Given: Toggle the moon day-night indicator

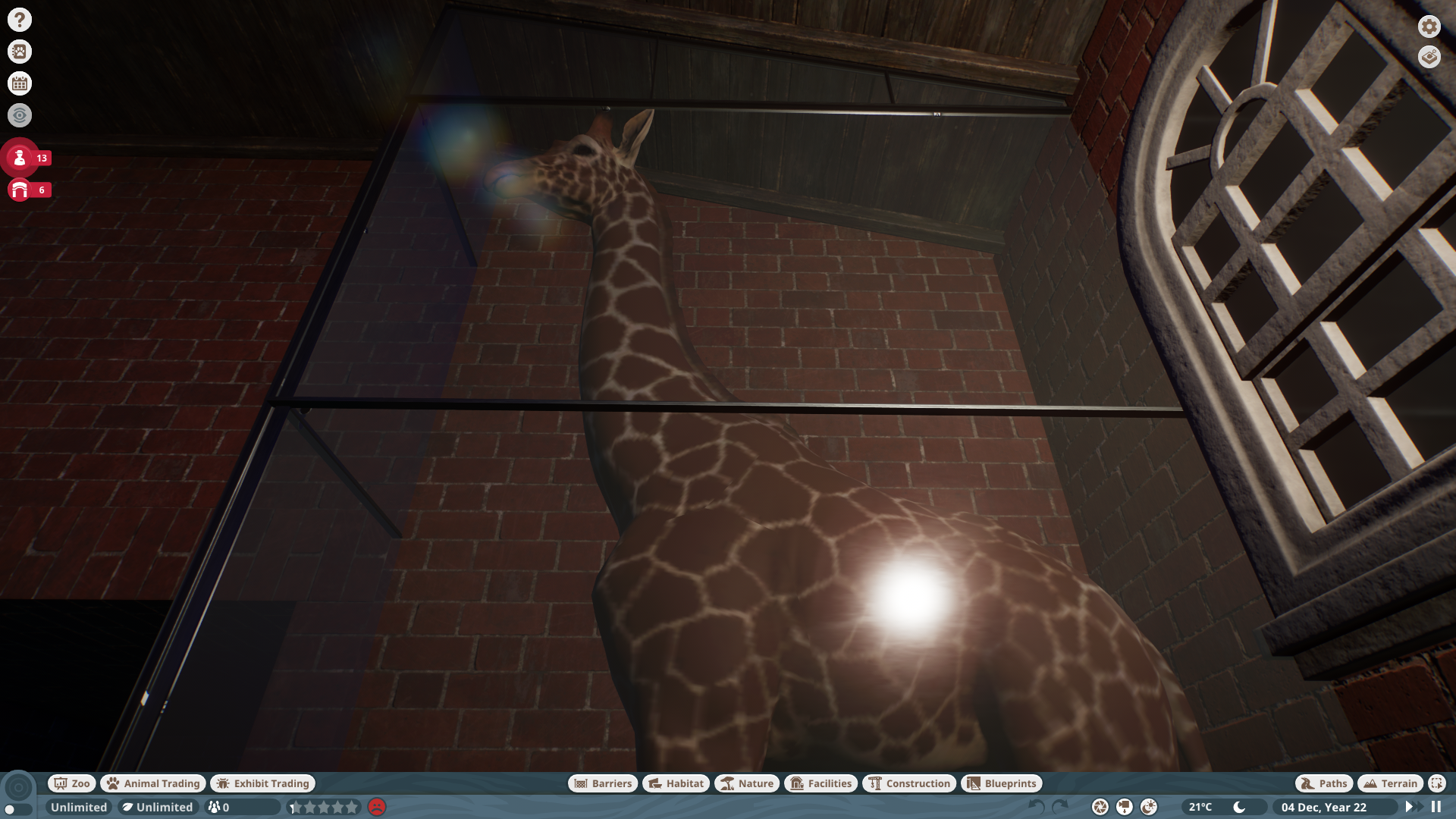Looking at the screenshot, I should [1239, 808].
